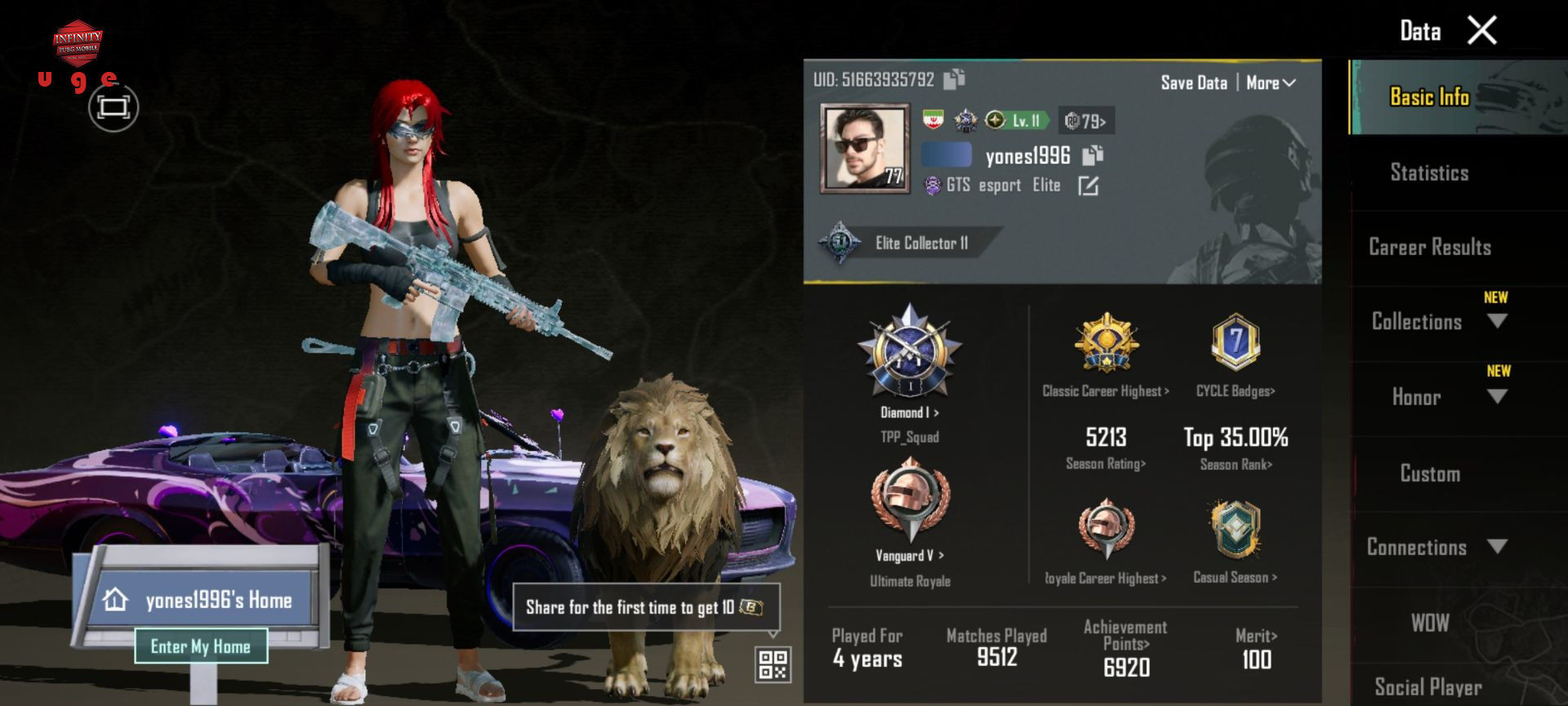Copy the UID number
The width and height of the screenshot is (1568, 706).
(x=954, y=79)
